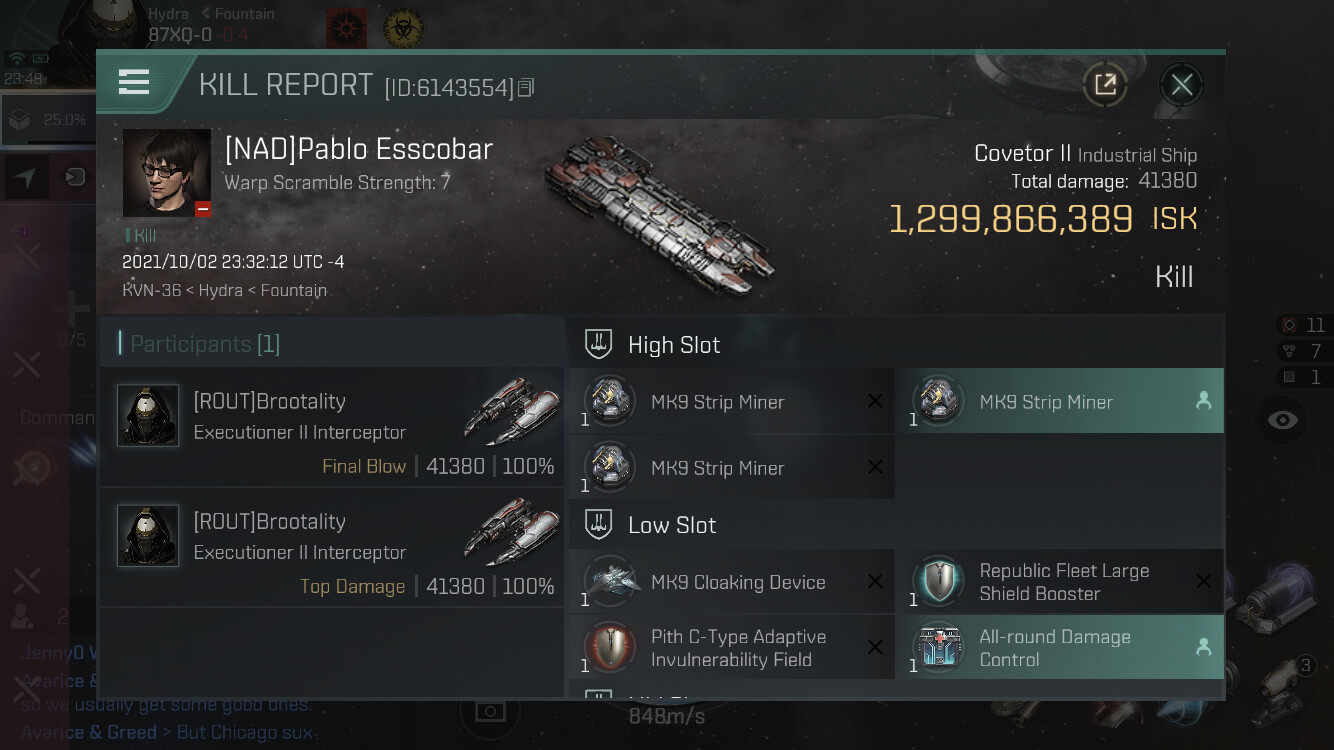This screenshot has height=750, width=1334.
Task: Select the Top Damage participant row
Action: point(332,547)
